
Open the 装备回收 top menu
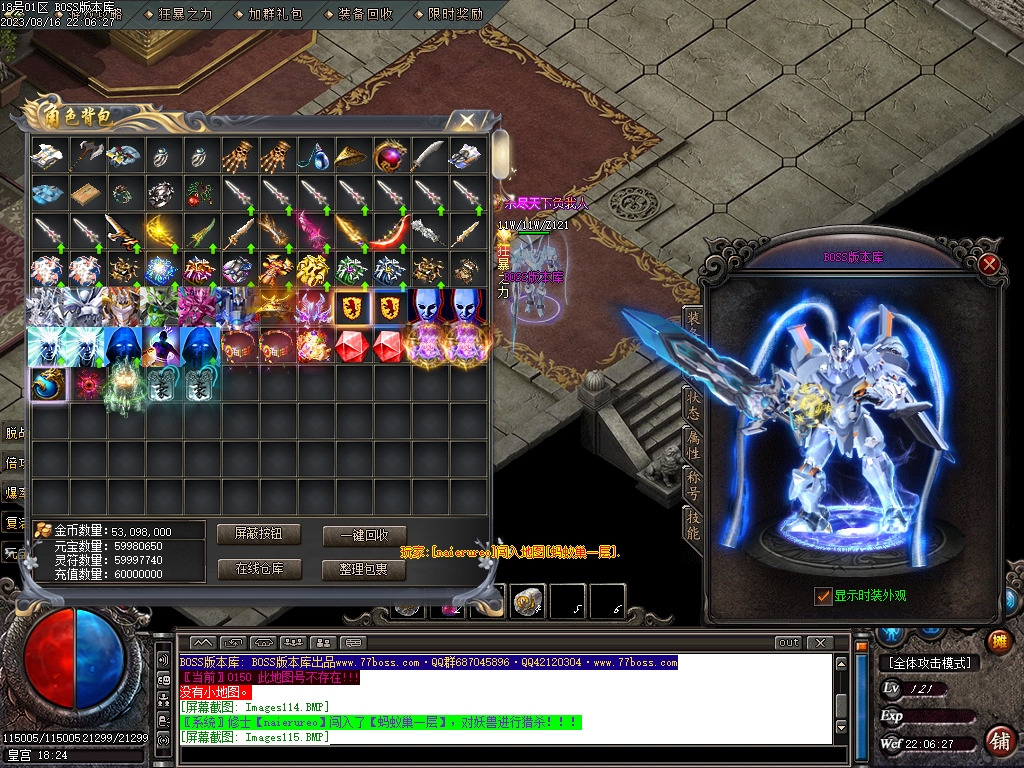click(364, 14)
